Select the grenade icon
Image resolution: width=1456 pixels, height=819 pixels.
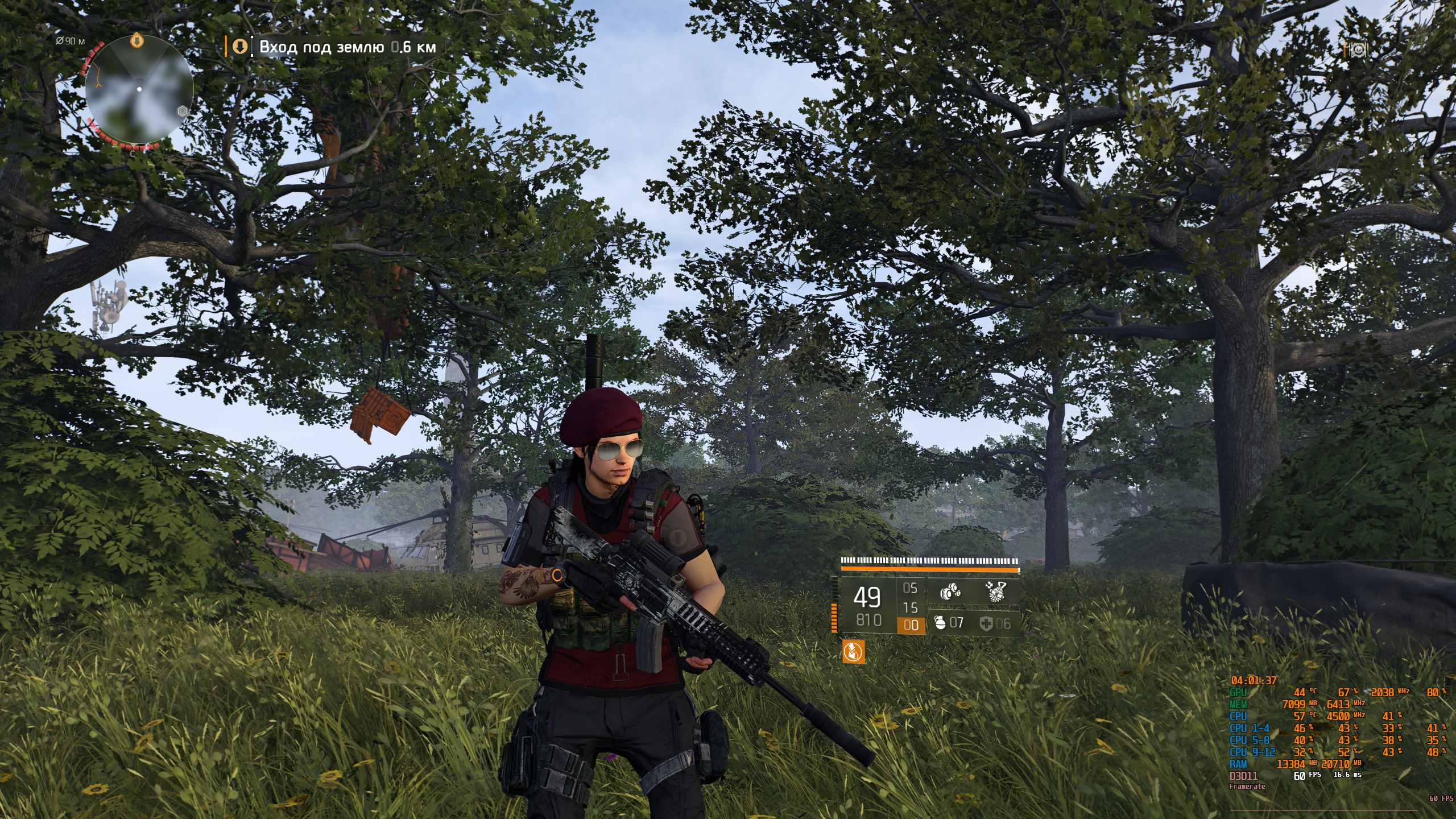tap(940, 623)
